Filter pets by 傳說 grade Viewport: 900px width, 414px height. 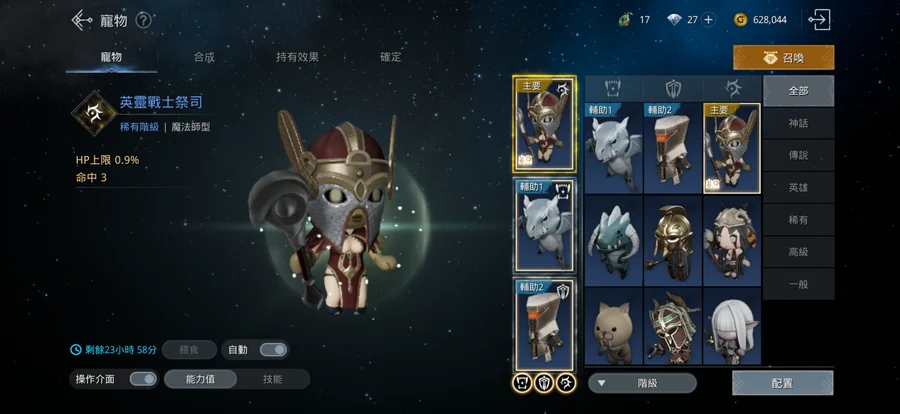point(797,155)
